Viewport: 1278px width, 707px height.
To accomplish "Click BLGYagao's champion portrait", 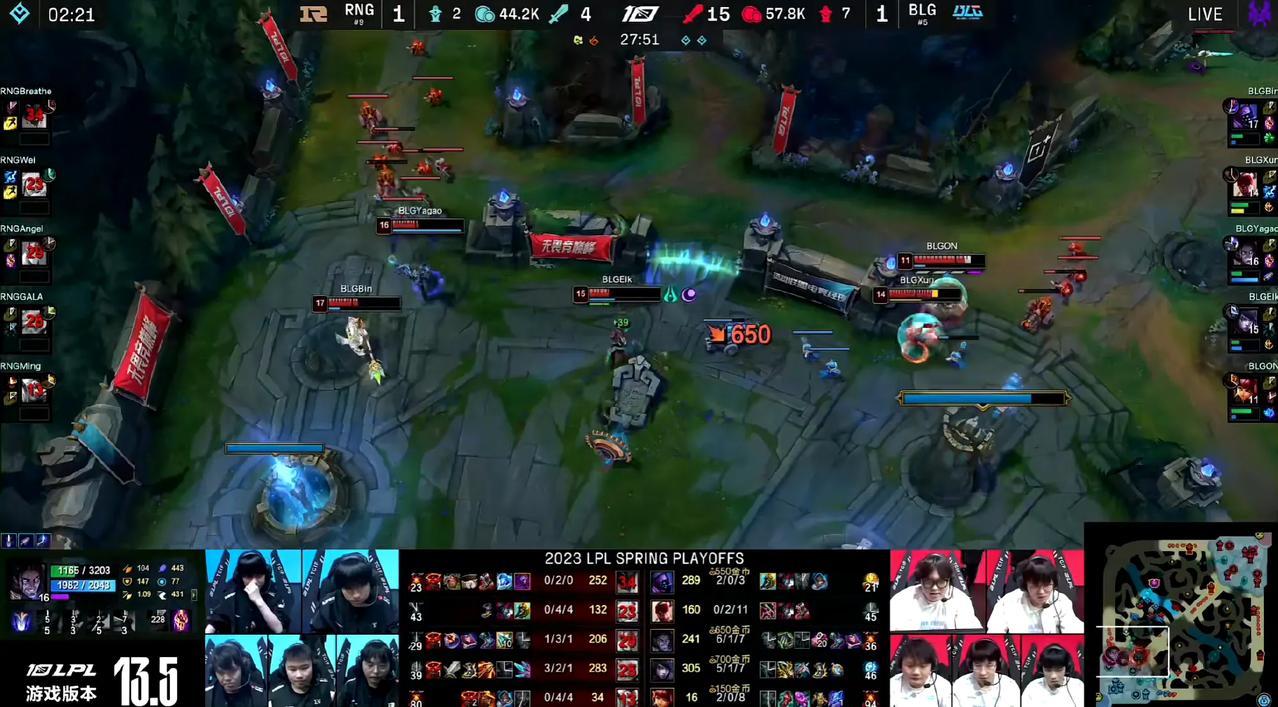I will click(x=1247, y=254).
